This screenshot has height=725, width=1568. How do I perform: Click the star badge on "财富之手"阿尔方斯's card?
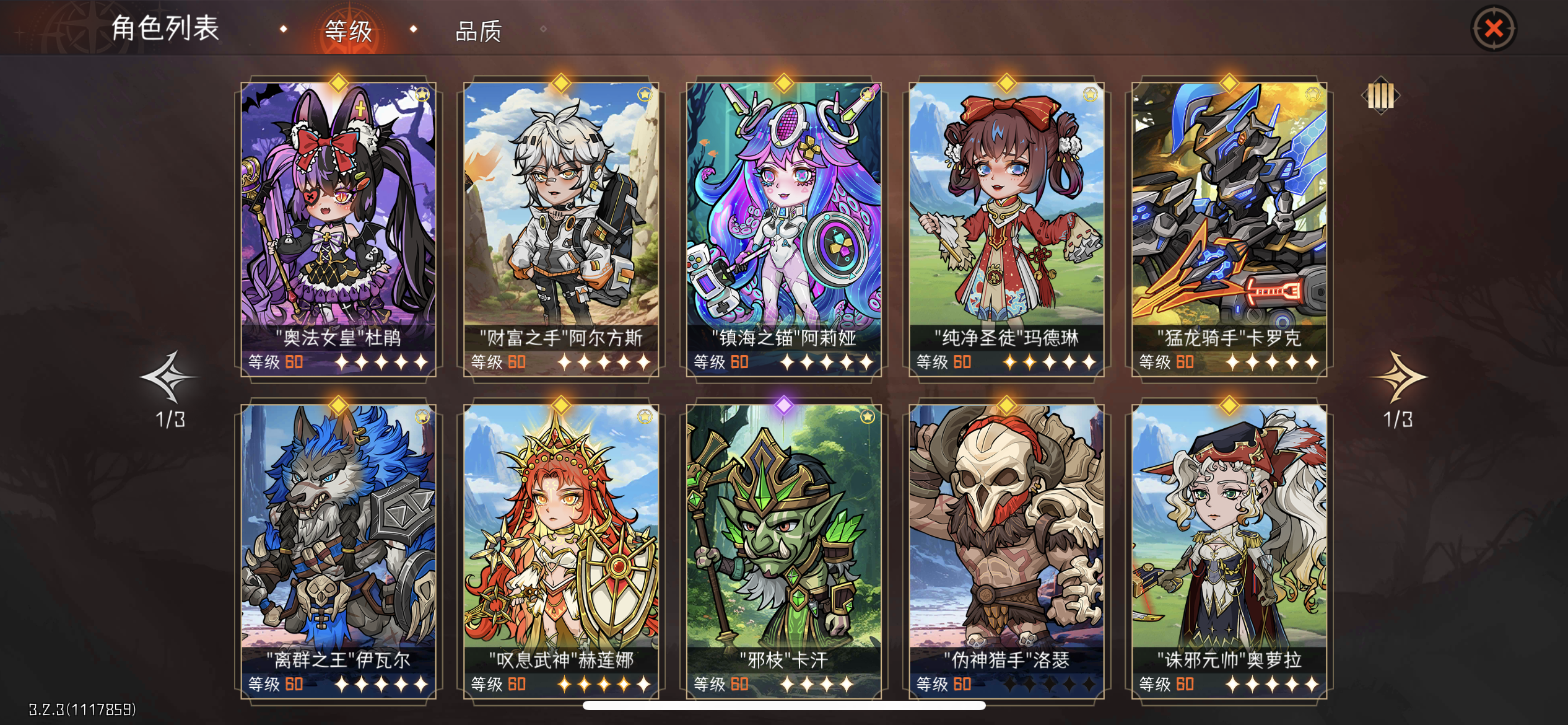645,93
